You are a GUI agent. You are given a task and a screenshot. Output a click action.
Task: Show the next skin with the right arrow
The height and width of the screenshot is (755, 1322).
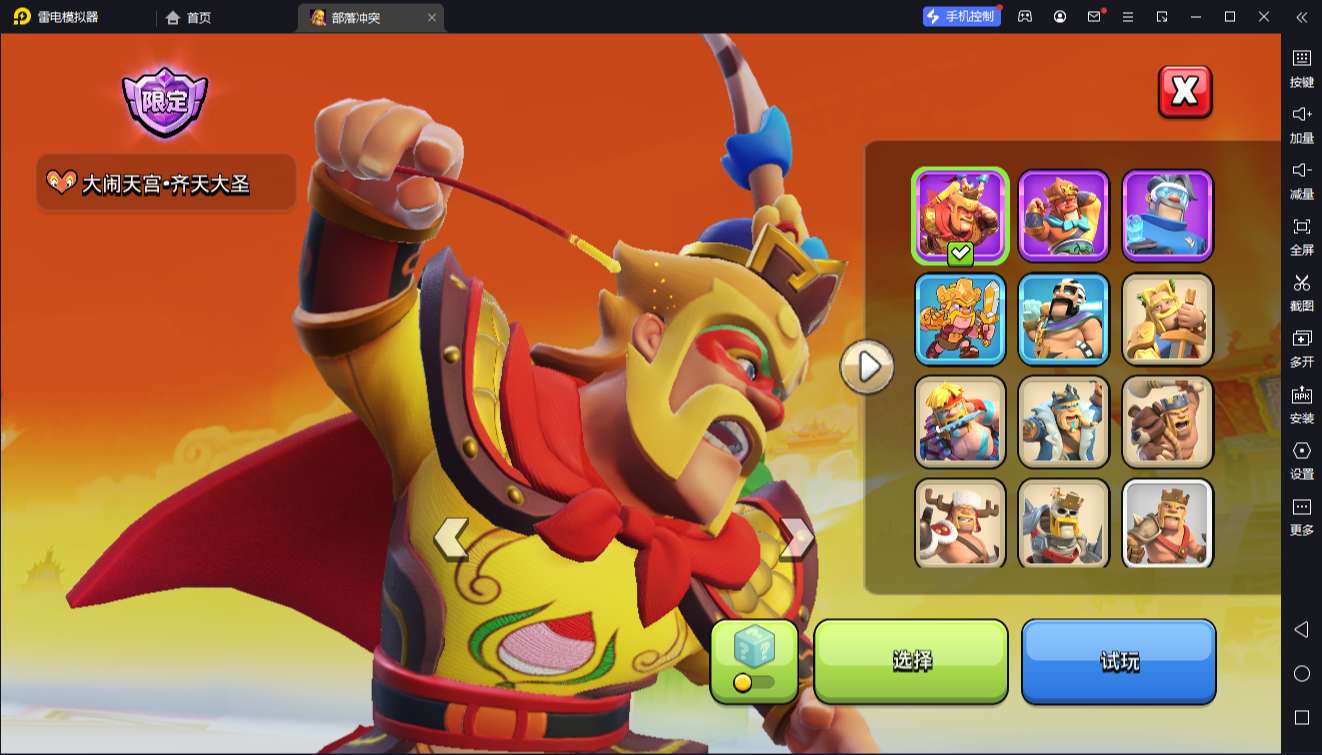point(797,539)
